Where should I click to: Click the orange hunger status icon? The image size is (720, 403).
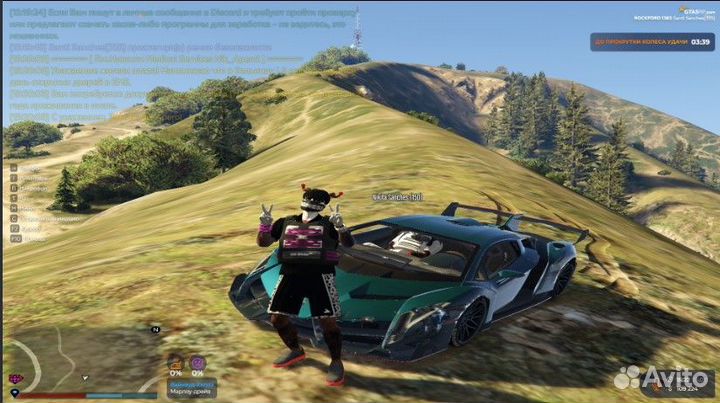[175, 363]
